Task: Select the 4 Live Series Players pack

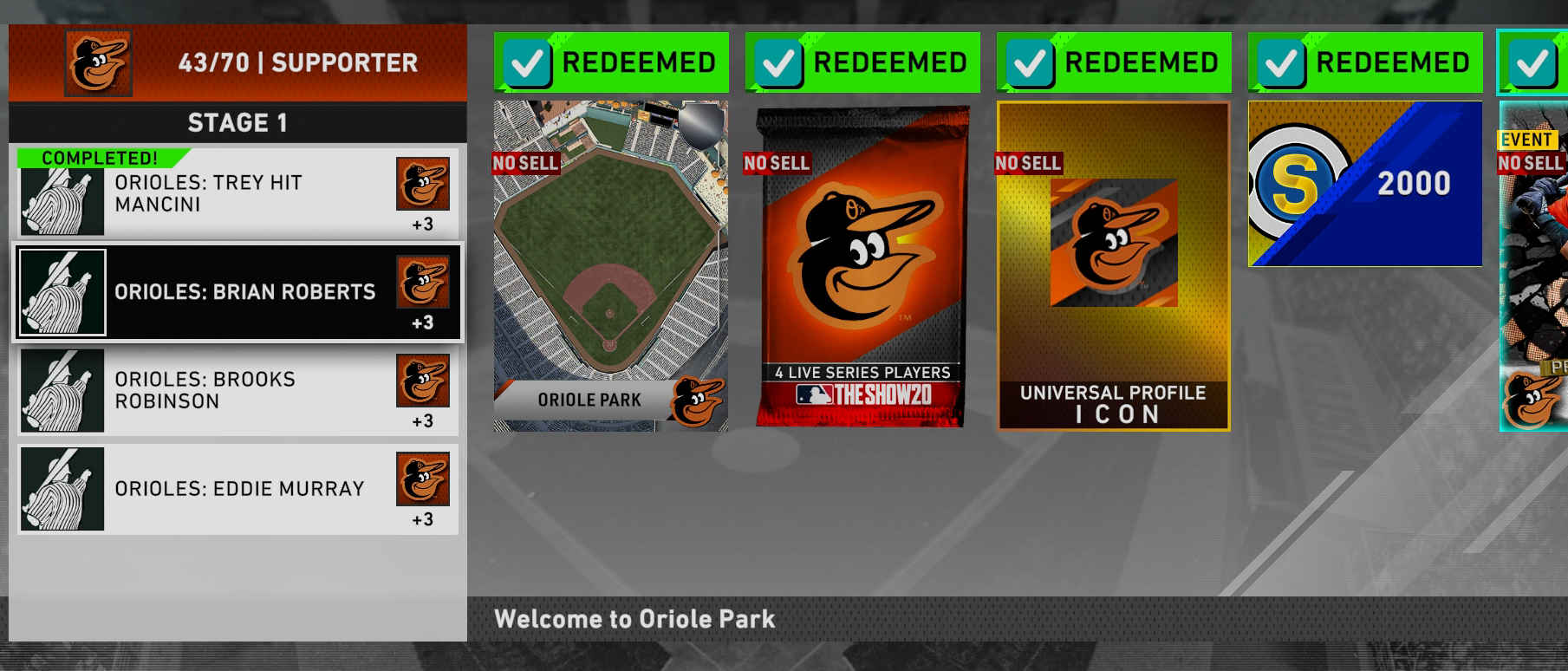Action: 862,266
